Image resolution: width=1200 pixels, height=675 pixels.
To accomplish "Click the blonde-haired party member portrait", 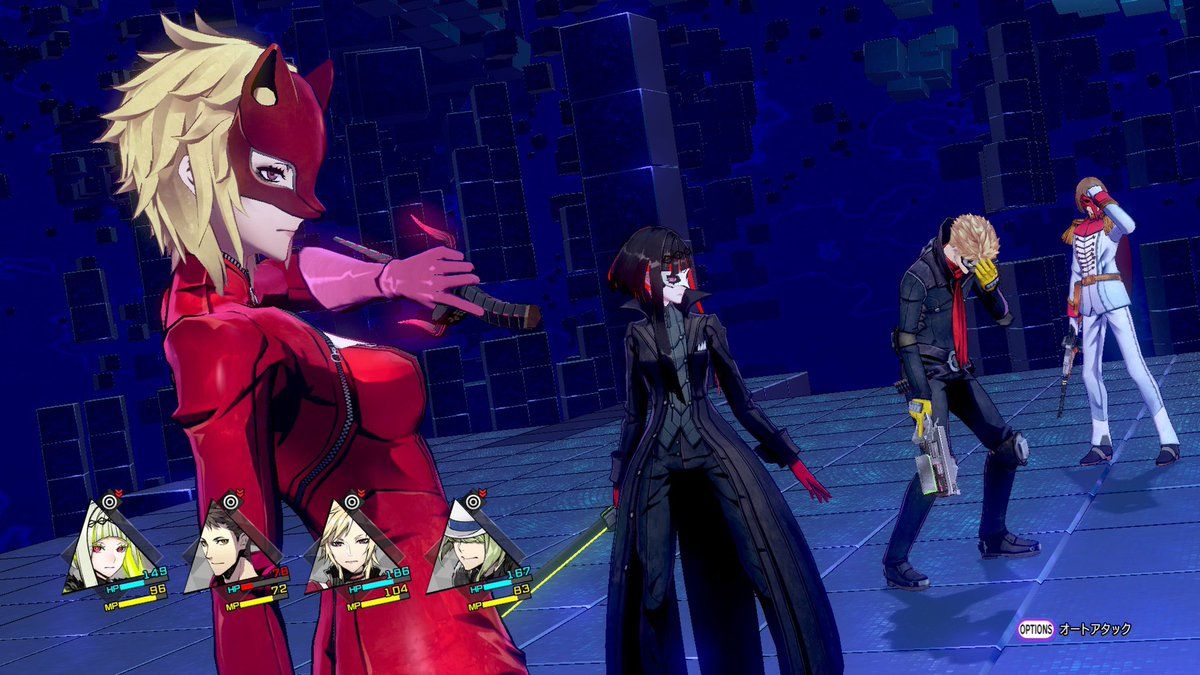I will pyautogui.click(x=347, y=548).
